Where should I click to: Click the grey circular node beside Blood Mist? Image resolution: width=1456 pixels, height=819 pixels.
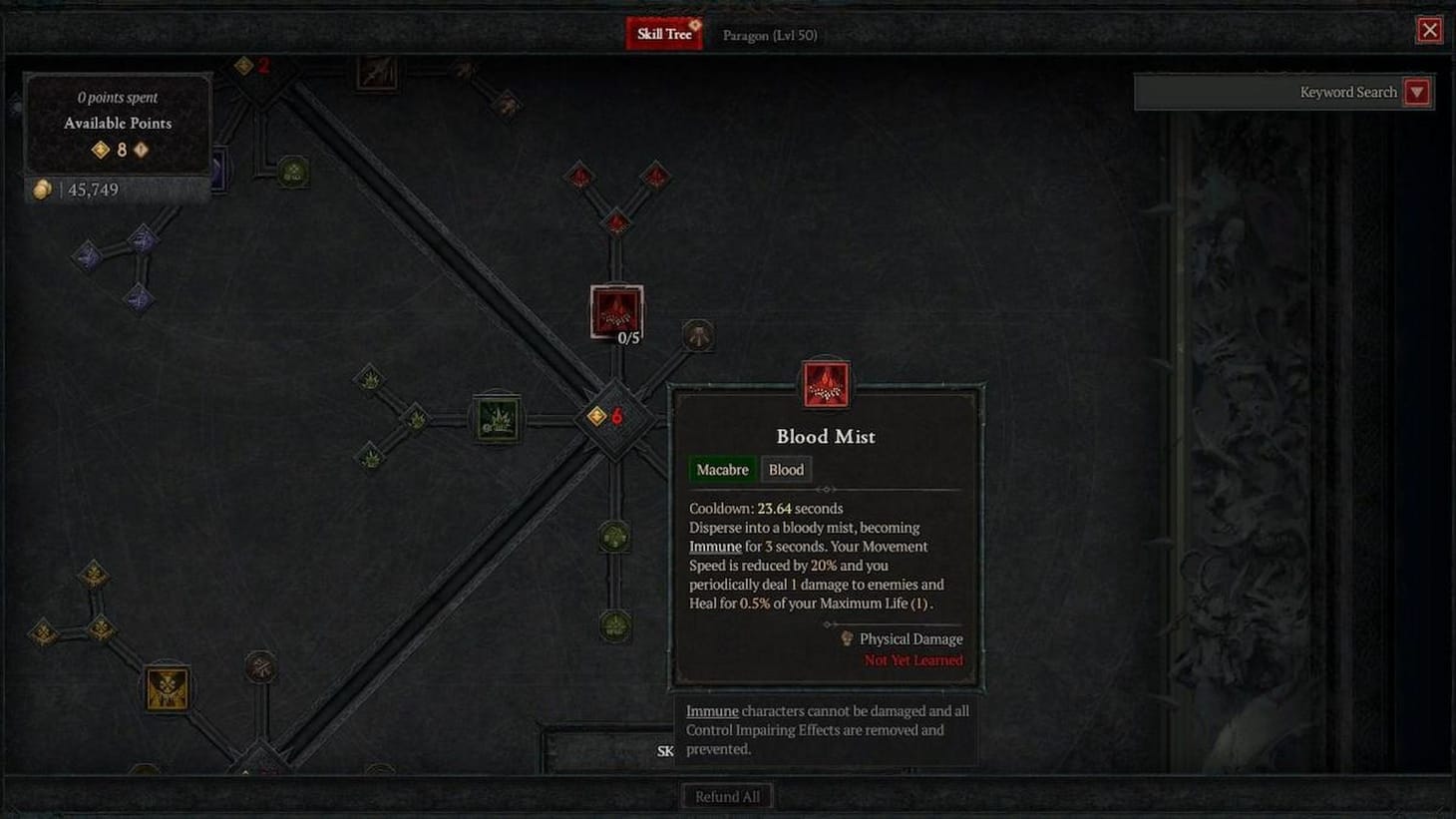(696, 336)
